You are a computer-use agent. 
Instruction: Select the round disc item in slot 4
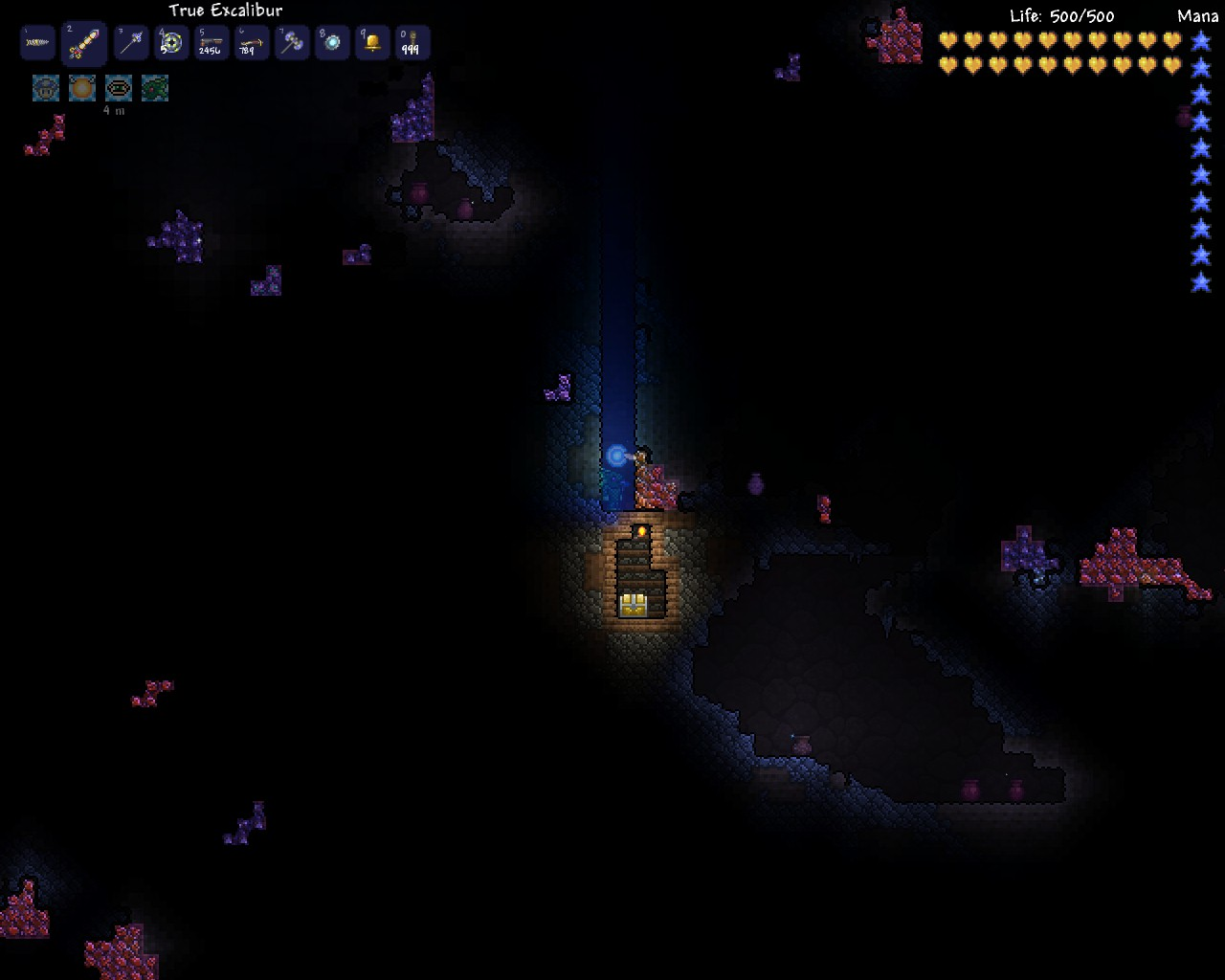click(171, 43)
